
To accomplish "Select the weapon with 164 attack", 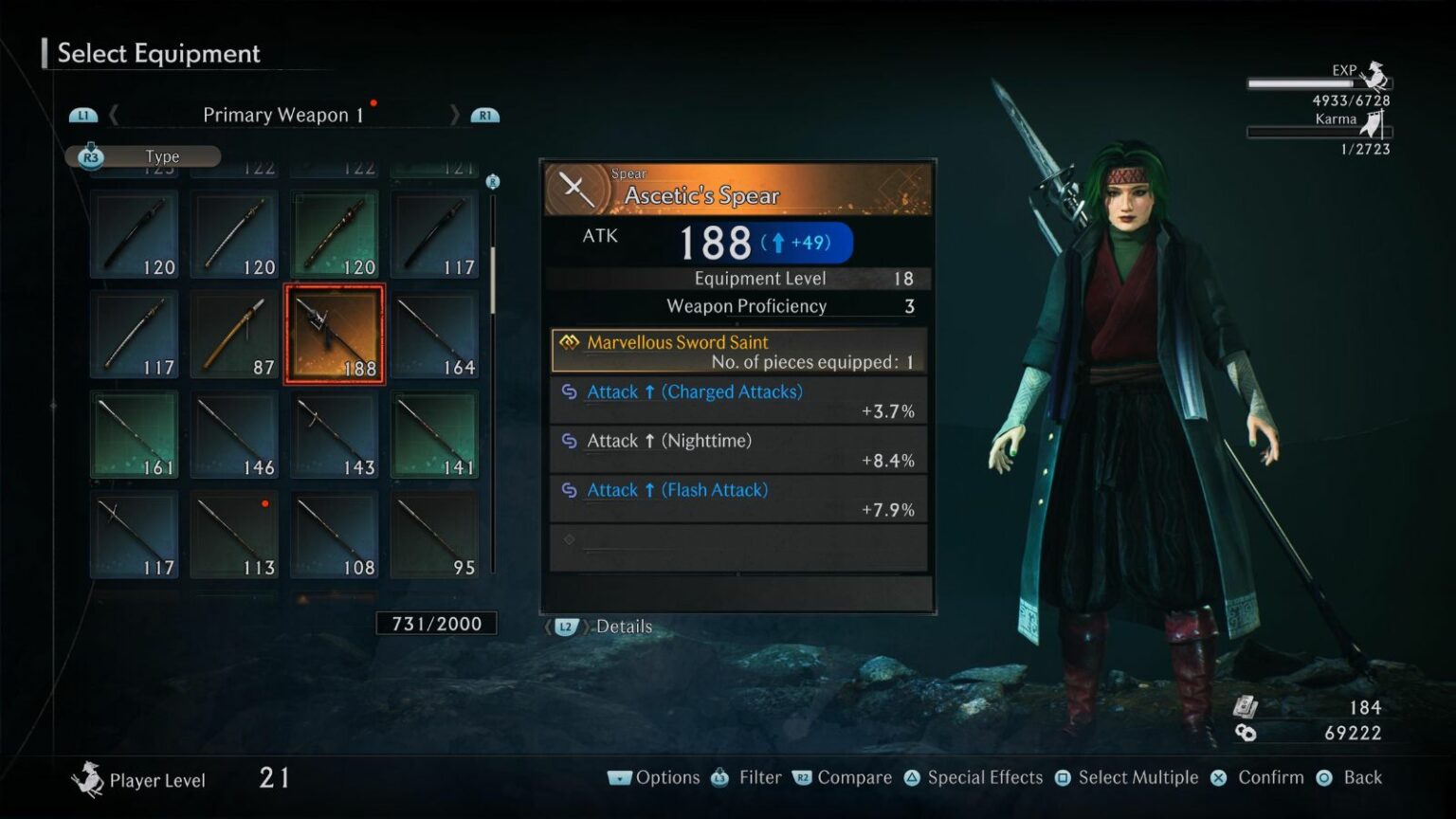I will tap(434, 335).
